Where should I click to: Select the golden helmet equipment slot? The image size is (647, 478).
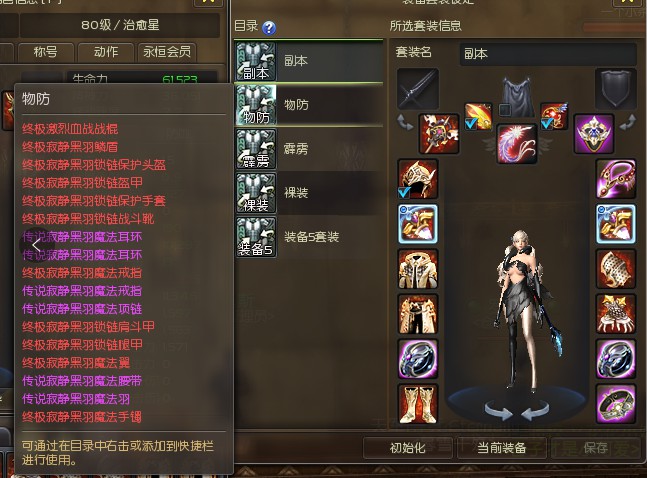(x=417, y=178)
